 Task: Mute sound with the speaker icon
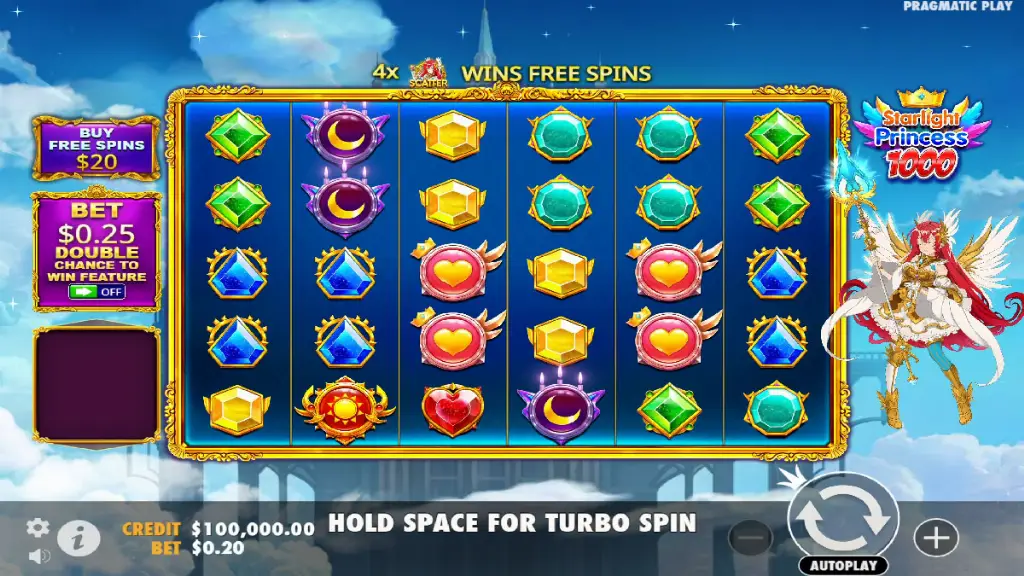point(38,554)
